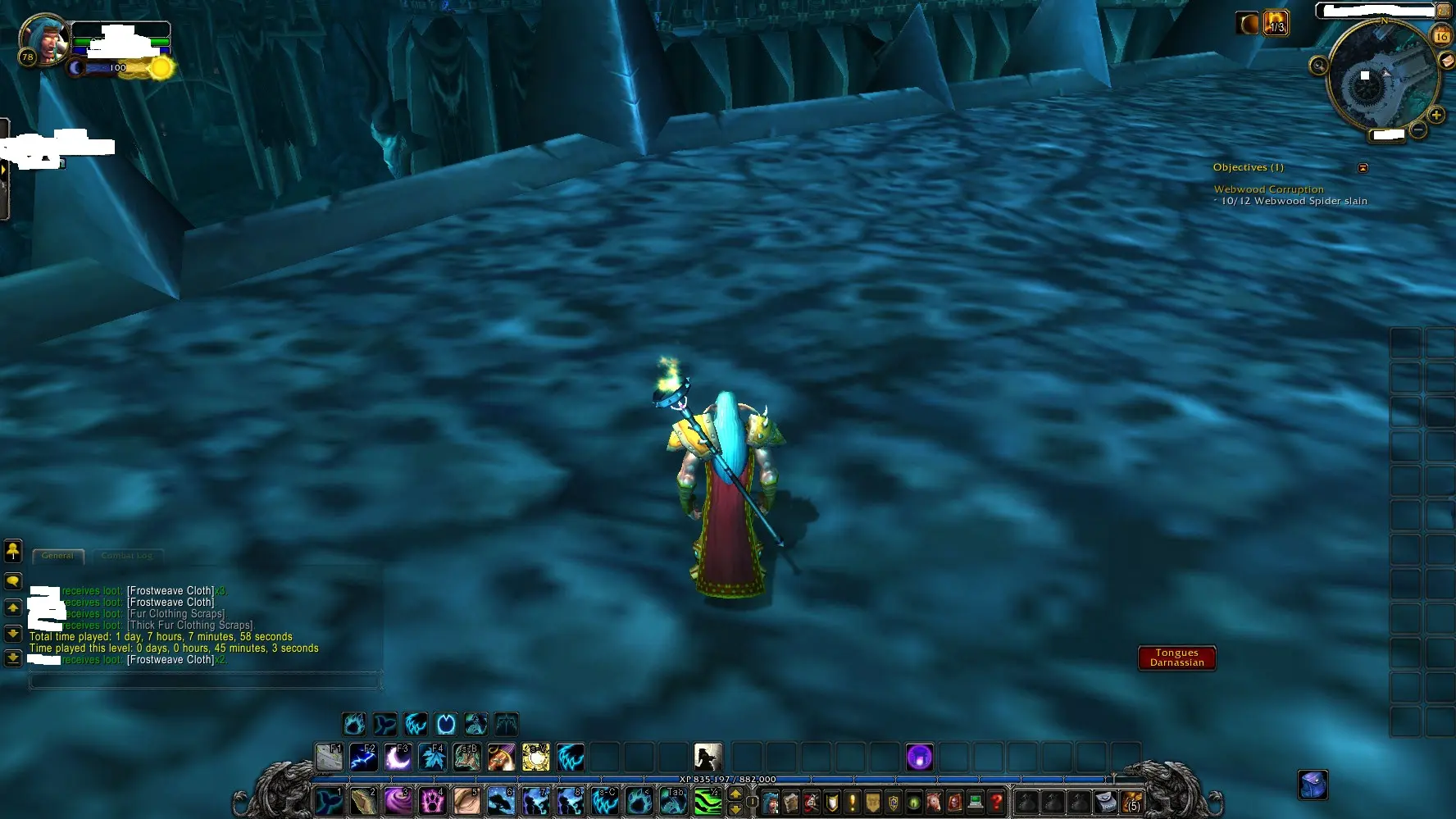Page up the main action bar
The height and width of the screenshot is (819, 1456).
(x=735, y=793)
